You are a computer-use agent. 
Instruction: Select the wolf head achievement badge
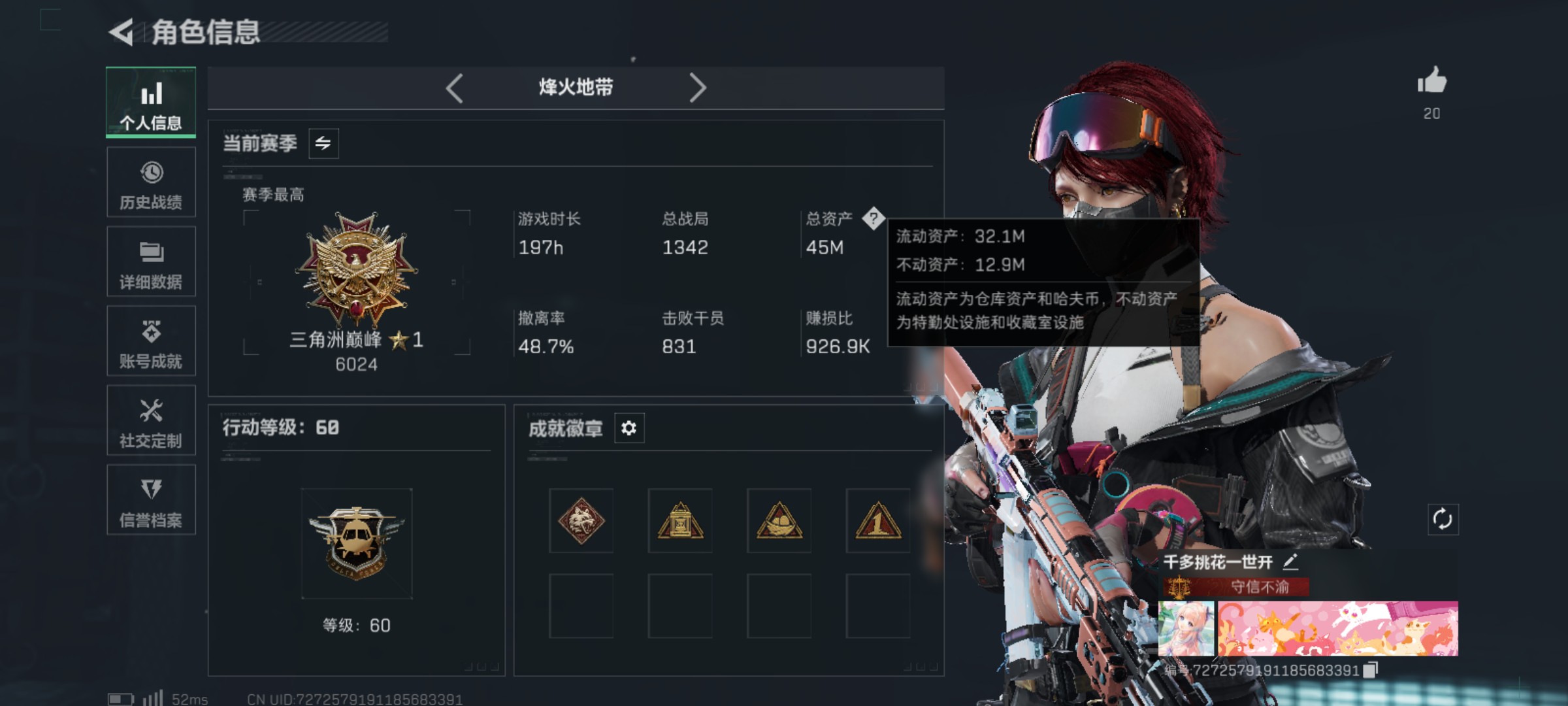(581, 521)
